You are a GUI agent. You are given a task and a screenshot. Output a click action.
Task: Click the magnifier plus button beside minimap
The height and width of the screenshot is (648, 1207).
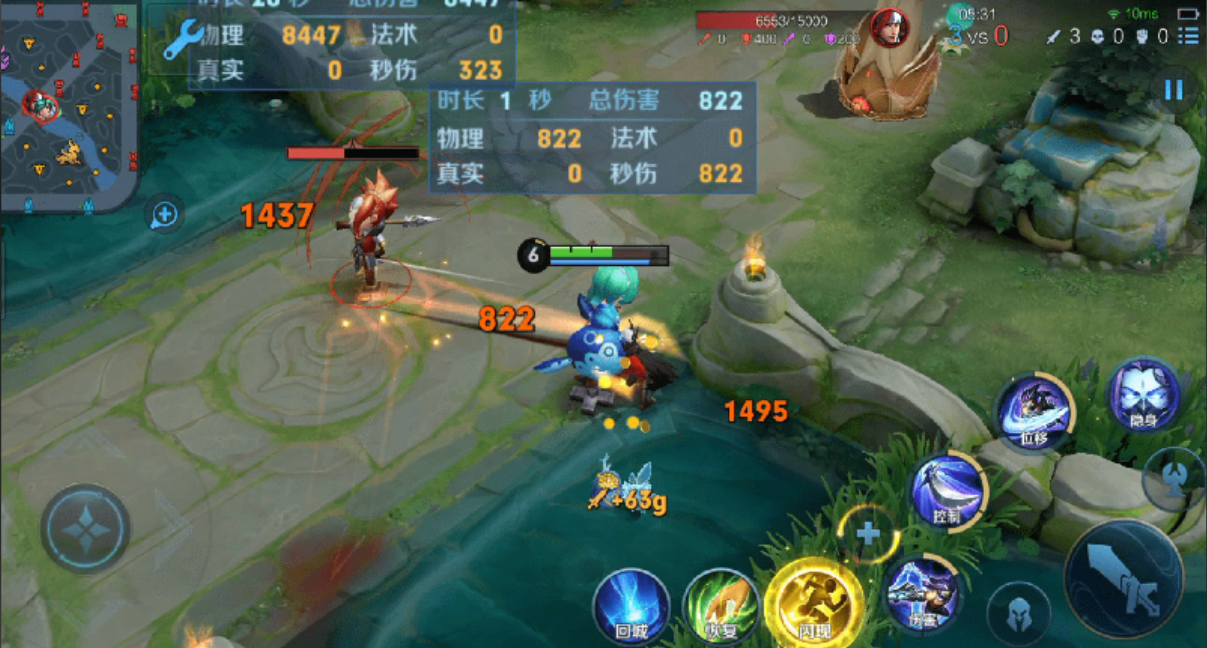(165, 214)
